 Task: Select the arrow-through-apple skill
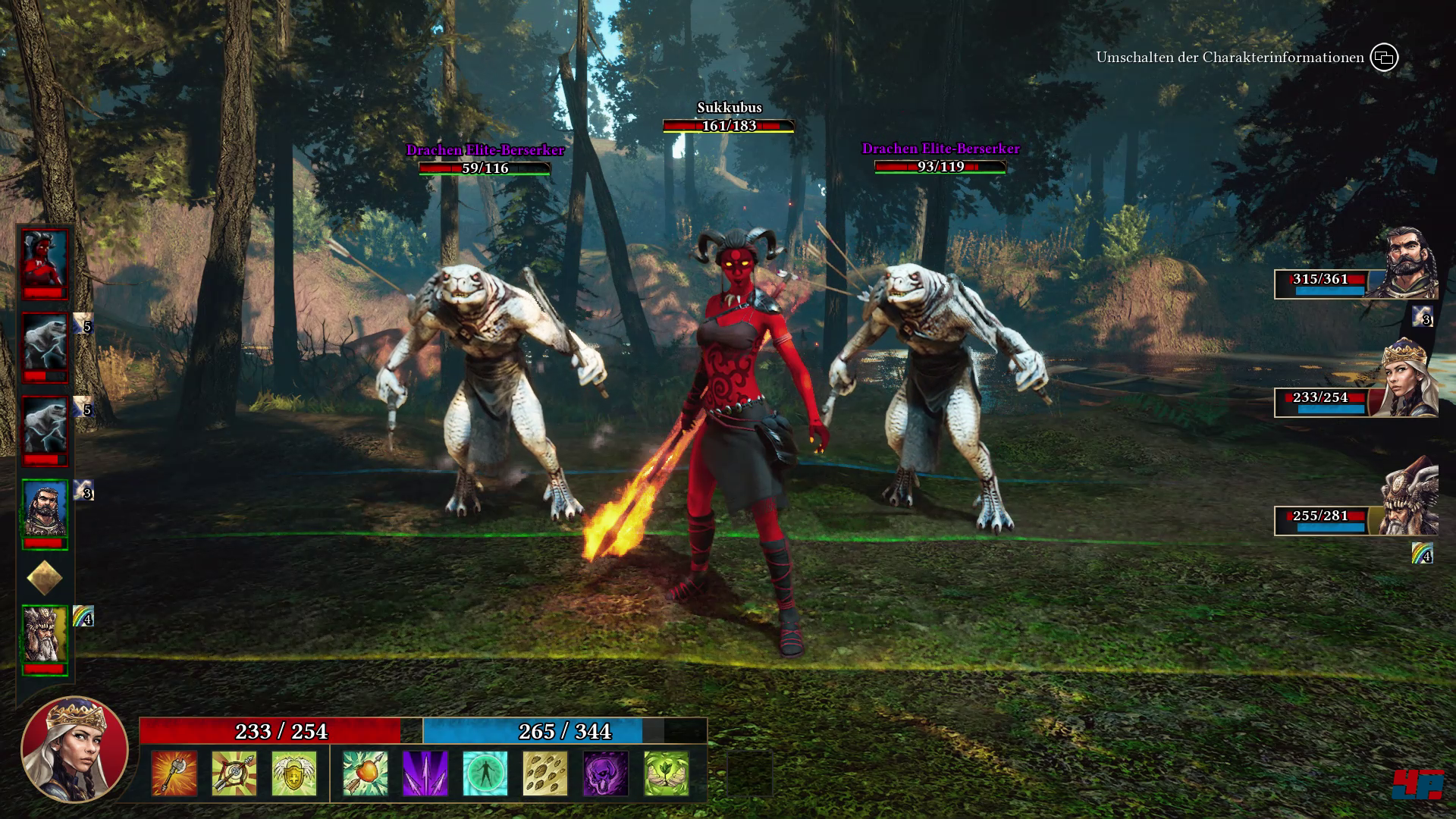365,773
